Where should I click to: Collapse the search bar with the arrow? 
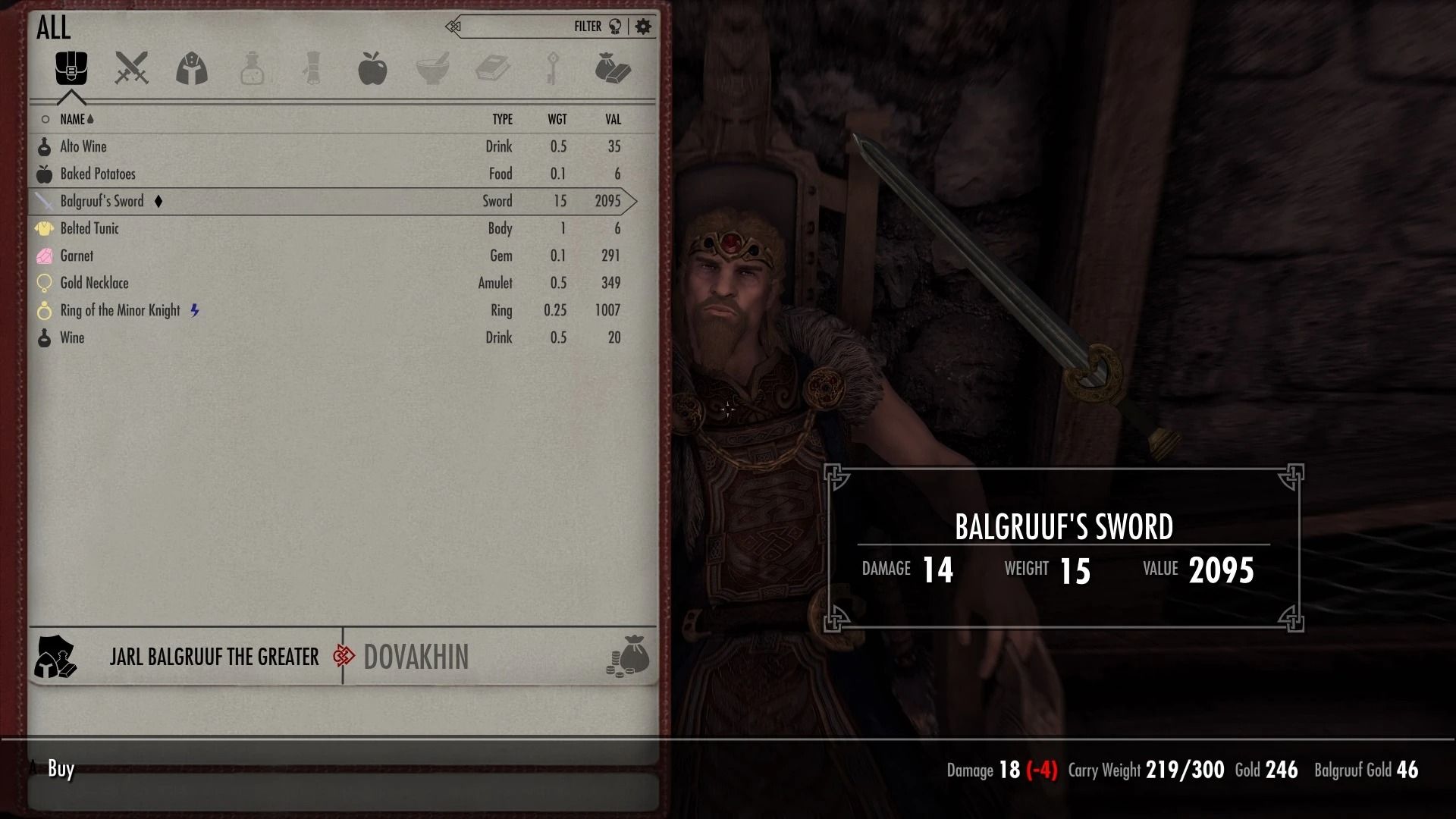coord(452,25)
